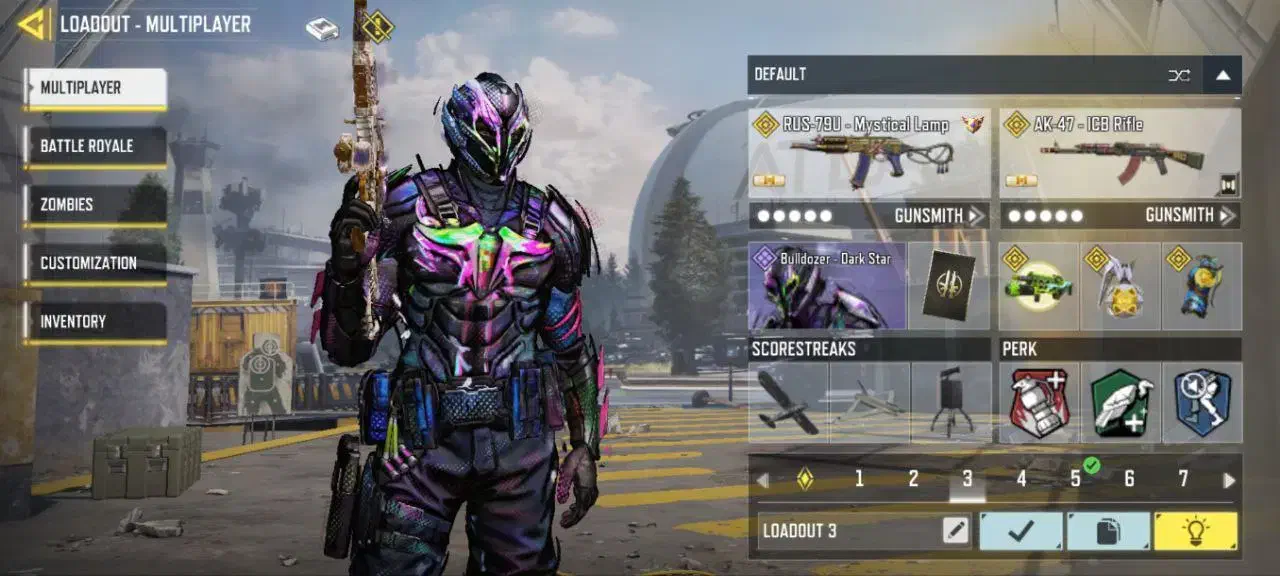Click the shuffle icon in Default header
1280x576 pixels.
(x=1180, y=75)
